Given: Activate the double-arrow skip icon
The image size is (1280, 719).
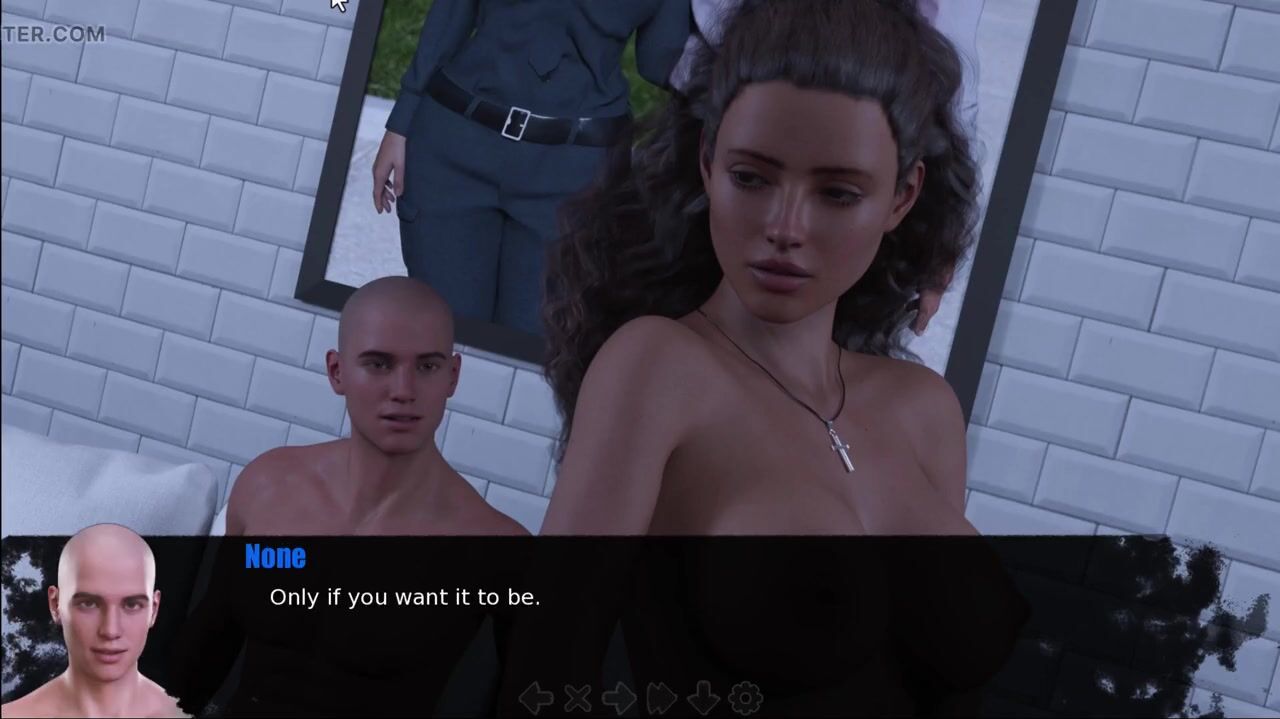Looking at the screenshot, I should pyautogui.click(x=661, y=697).
